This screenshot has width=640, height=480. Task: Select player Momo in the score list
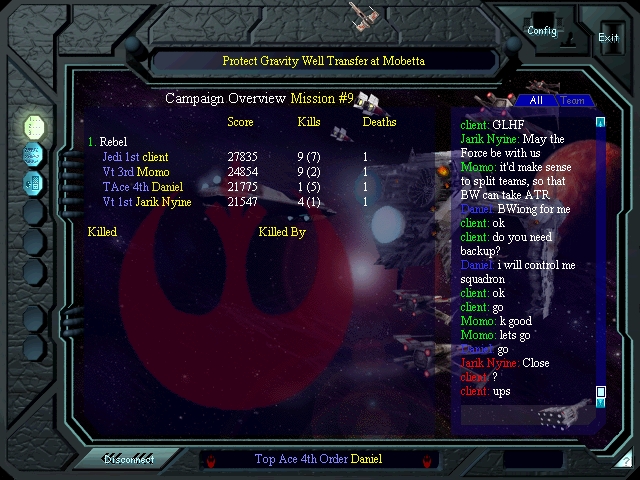152,172
